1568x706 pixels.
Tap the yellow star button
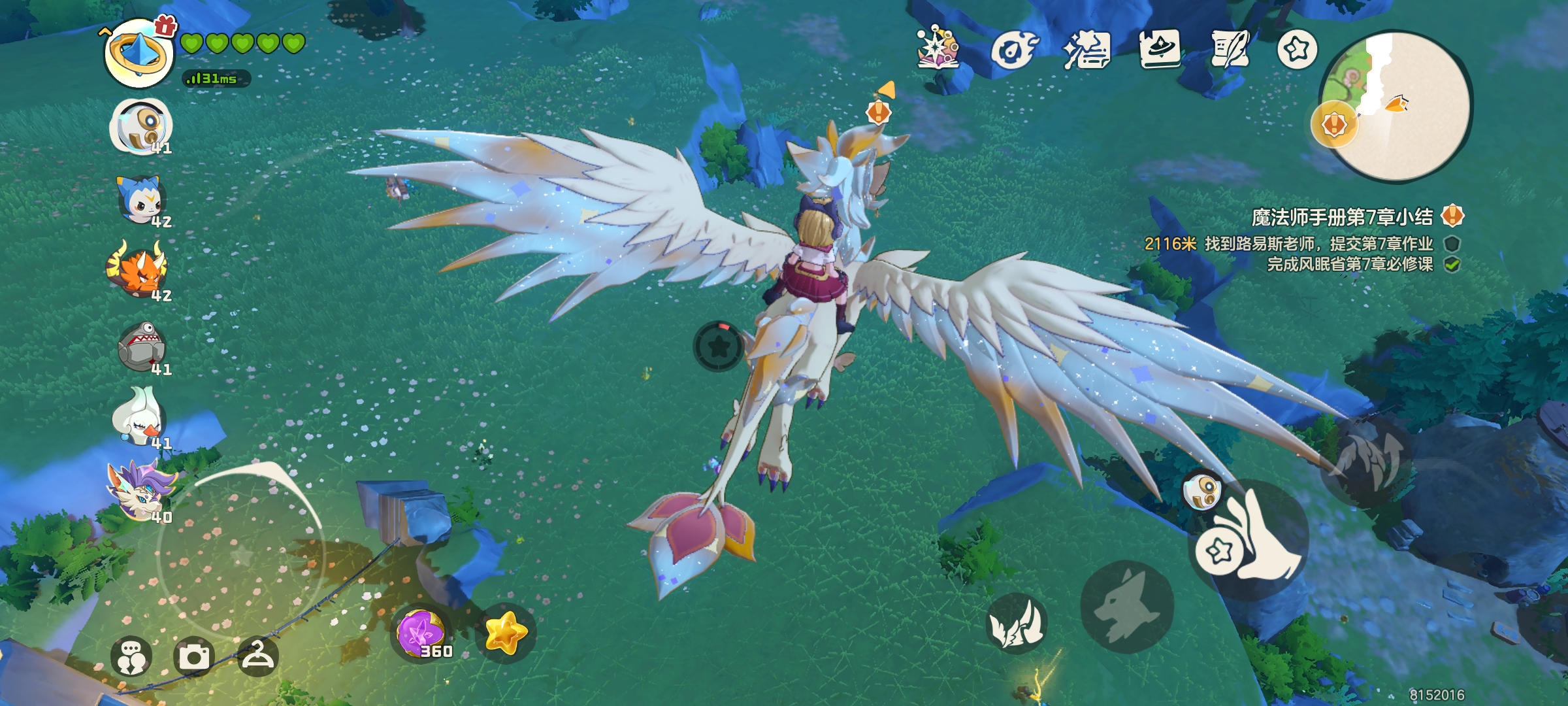[x=505, y=633]
